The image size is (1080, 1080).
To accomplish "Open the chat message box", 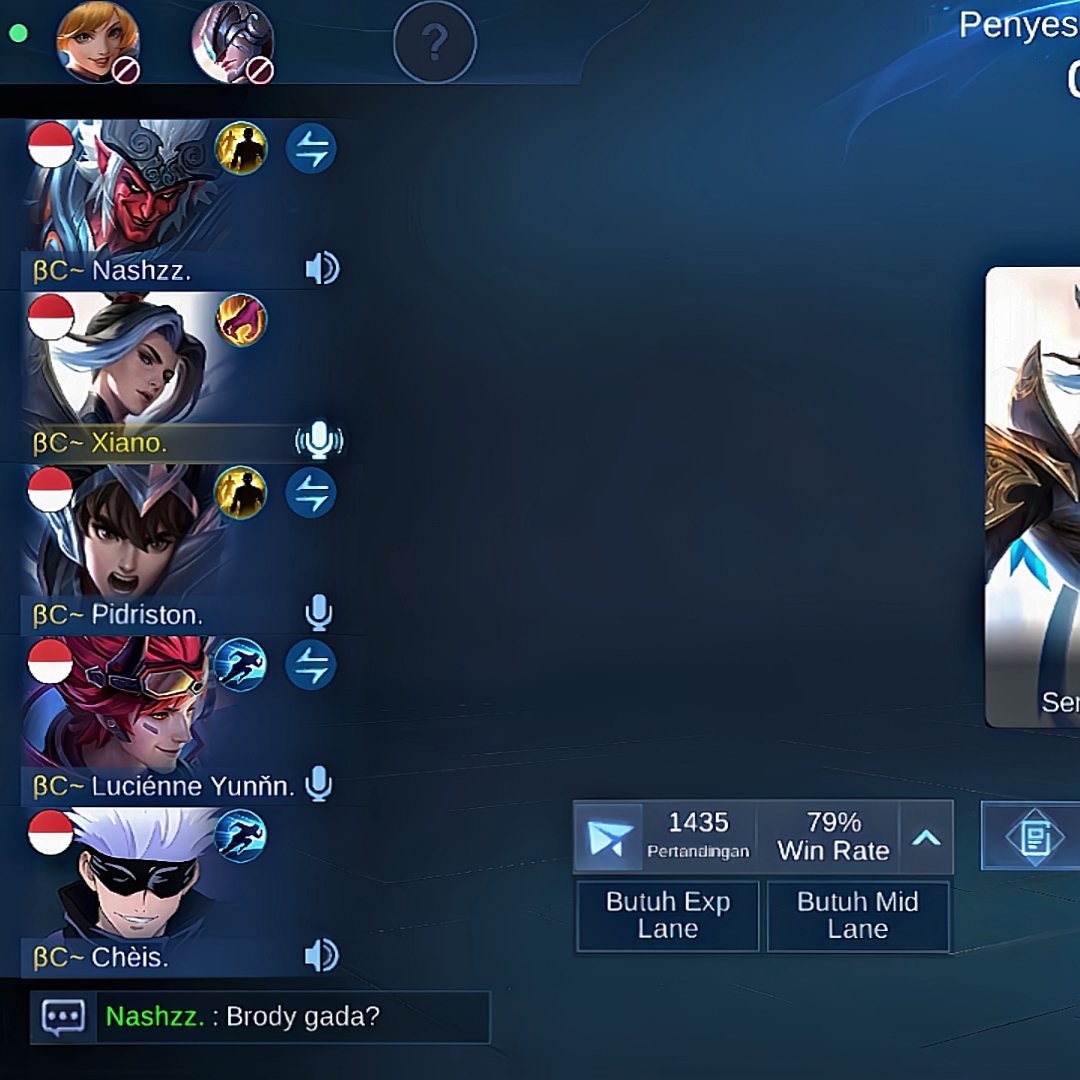I will coord(63,1017).
